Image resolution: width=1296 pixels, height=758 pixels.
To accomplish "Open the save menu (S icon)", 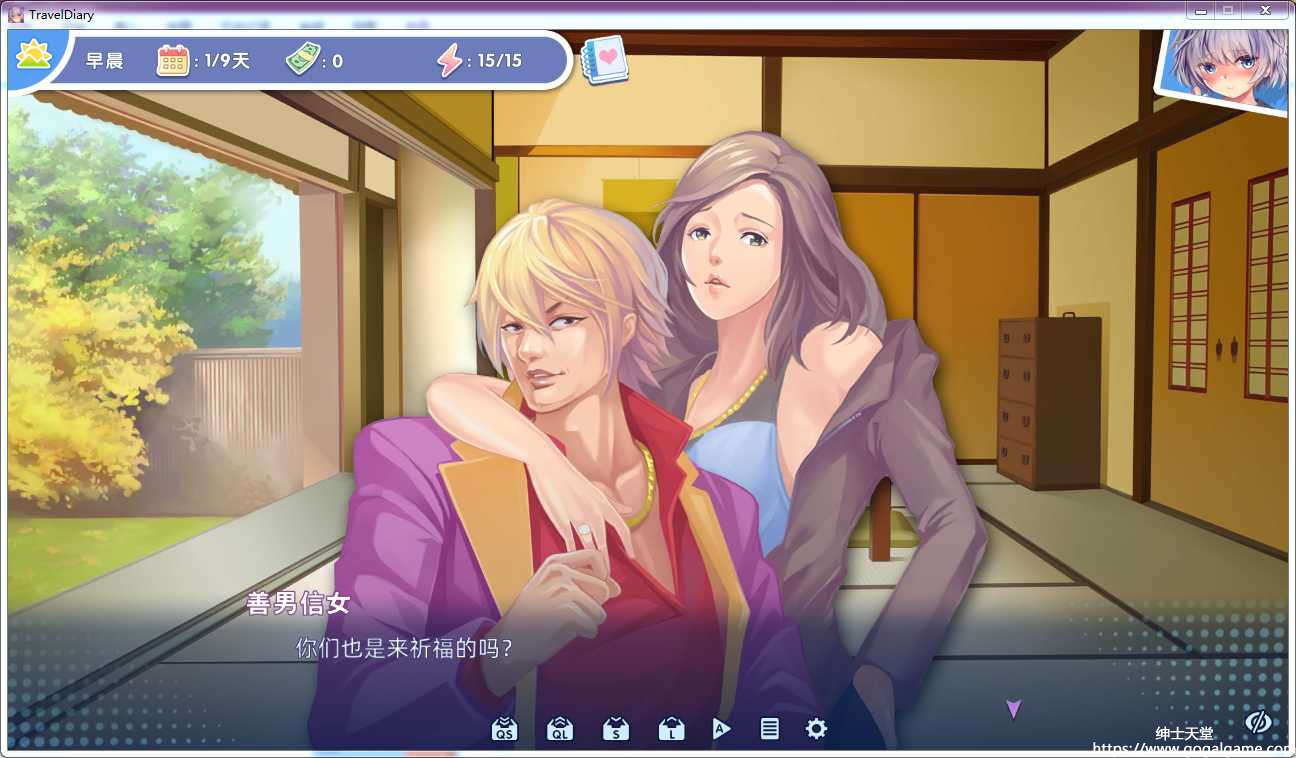I will click(615, 729).
